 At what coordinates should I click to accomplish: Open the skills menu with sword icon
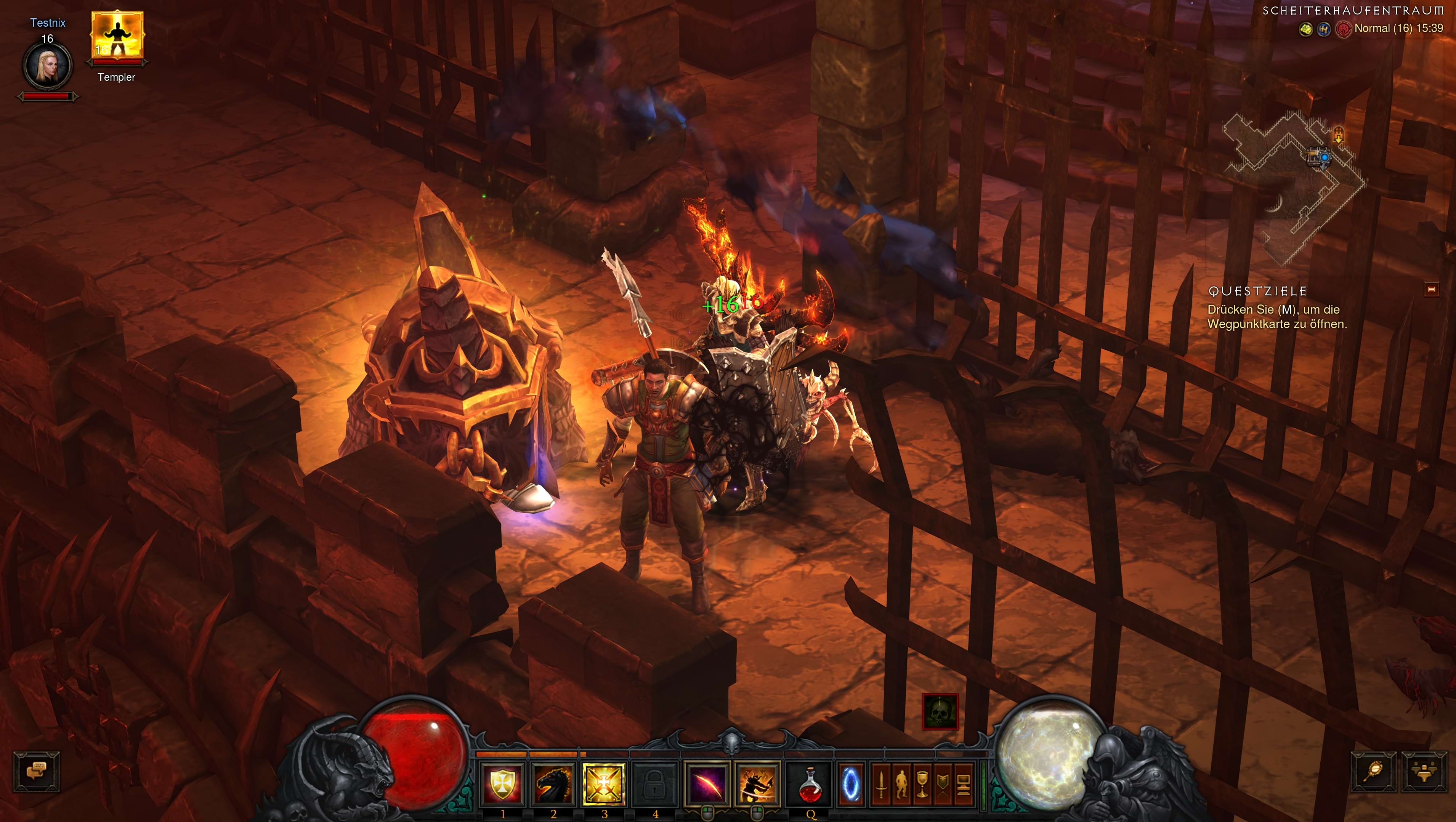click(880, 784)
